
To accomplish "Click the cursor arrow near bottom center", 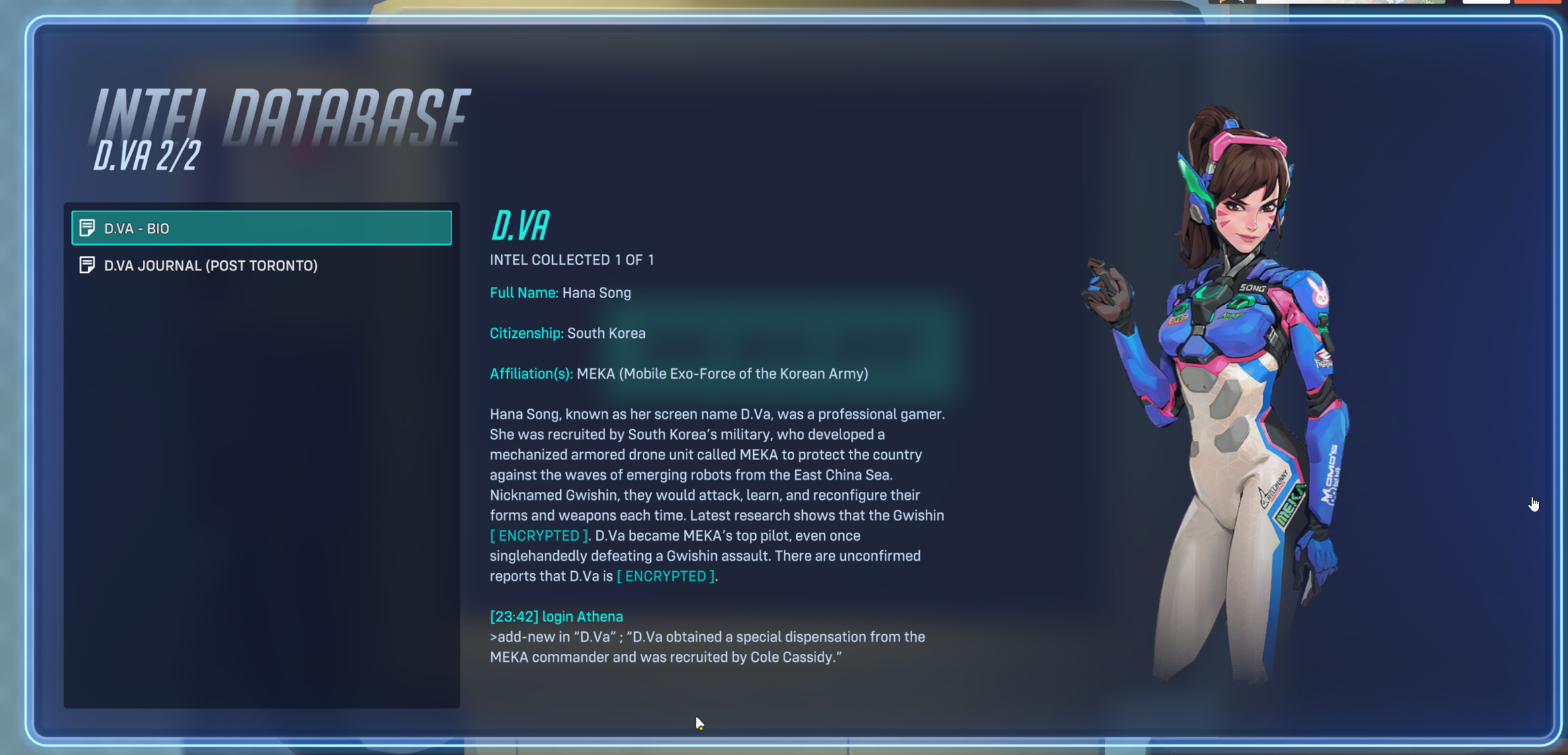I will pyautogui.click(x=699, y=723).
